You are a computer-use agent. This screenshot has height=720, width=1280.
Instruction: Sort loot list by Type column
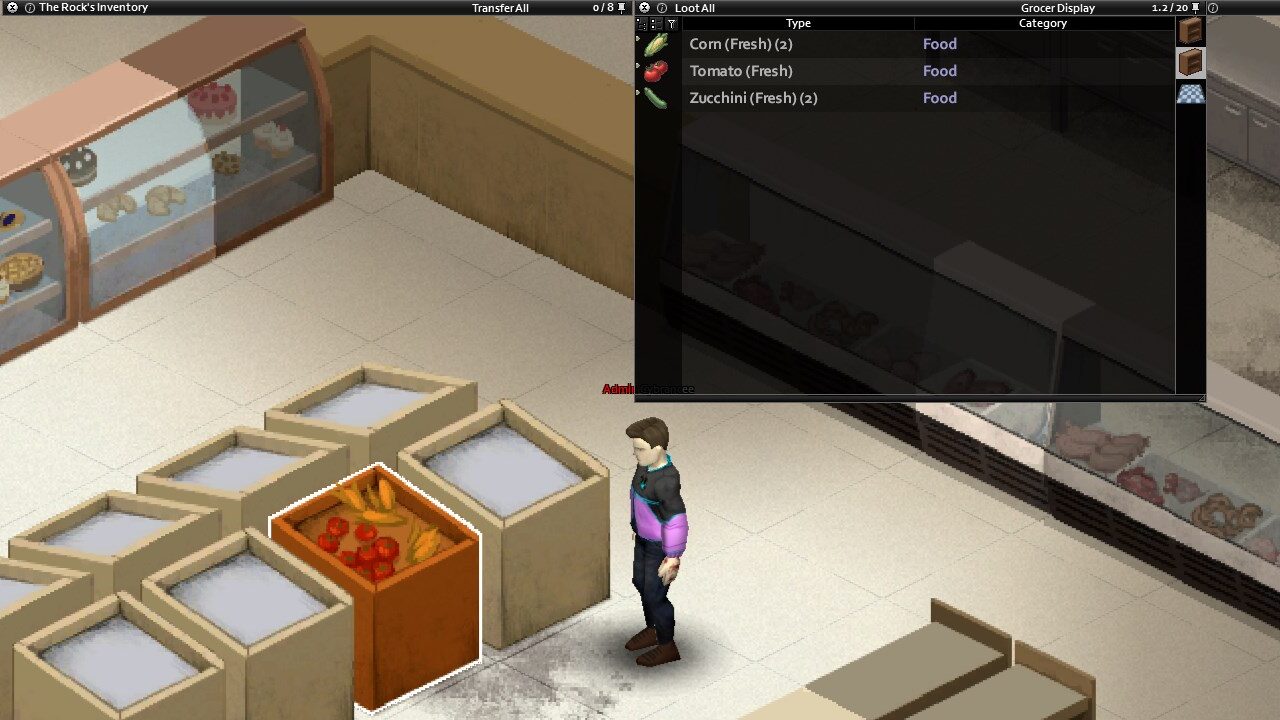coord(798,23)
